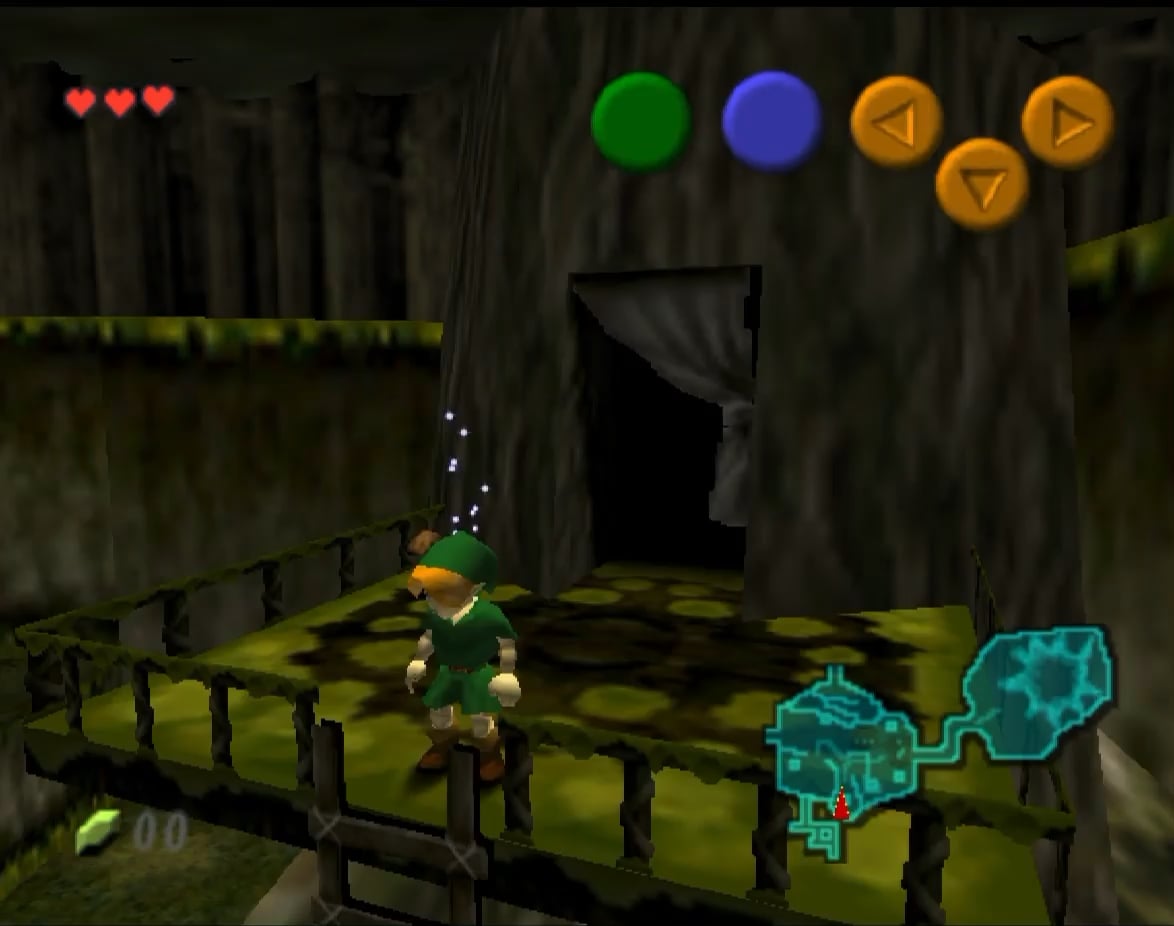Image resolution: width=1174 pixels, height=926 pixels.
Task: Select the C-right item slot
Action: click(x=1067, y=122)
